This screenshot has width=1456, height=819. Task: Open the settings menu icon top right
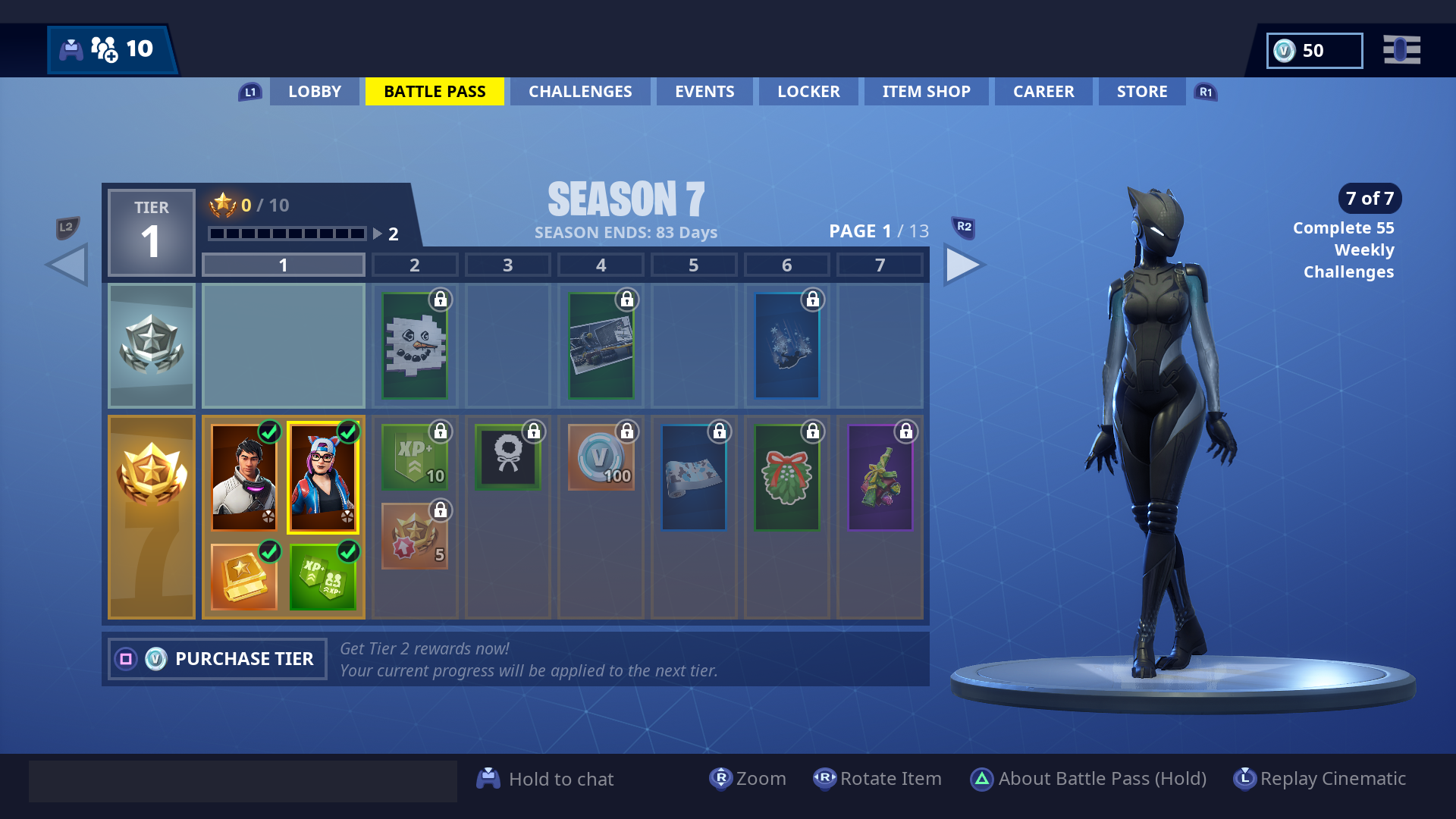pyautogui.click(x=1402, y=50)
